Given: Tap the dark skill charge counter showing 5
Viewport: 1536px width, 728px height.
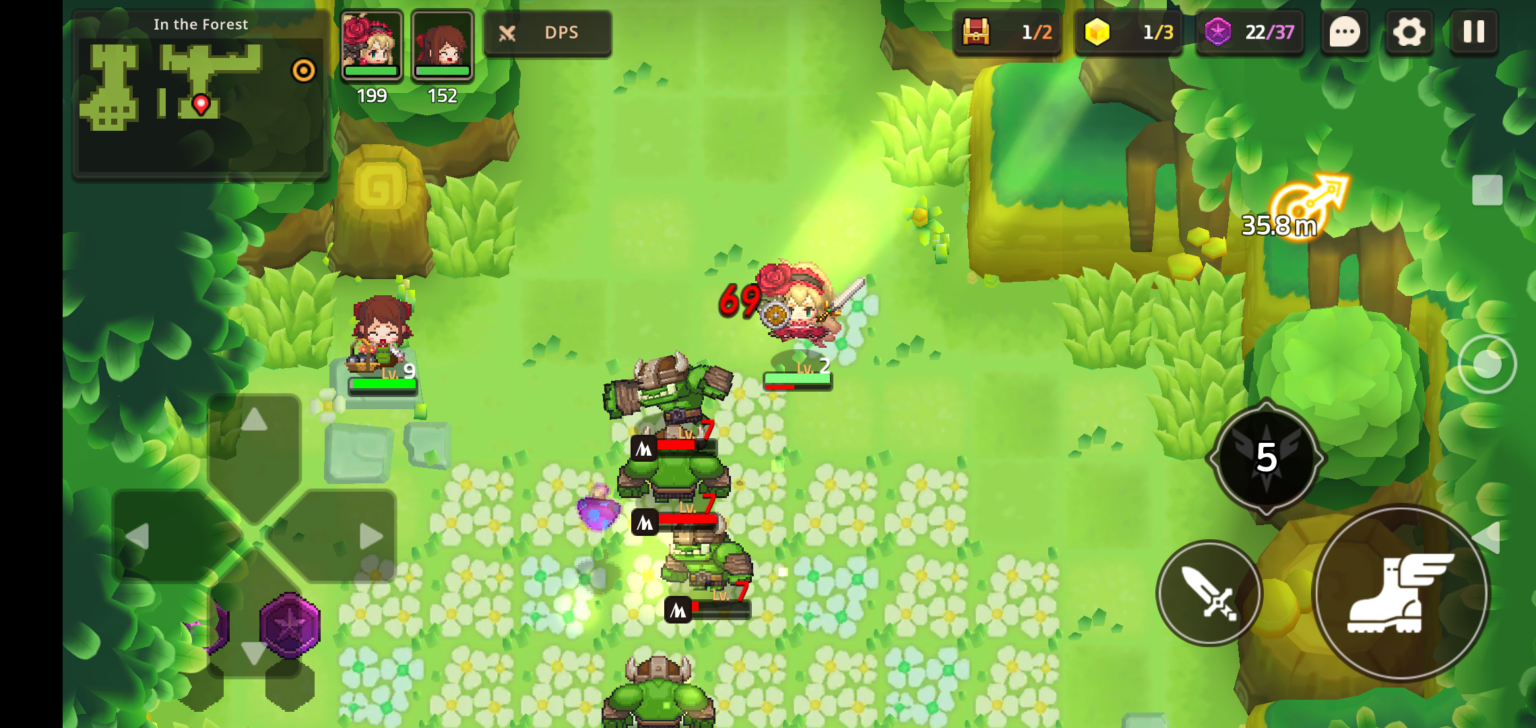Looking at the screenshot, I should click(x=1266, y=460).
